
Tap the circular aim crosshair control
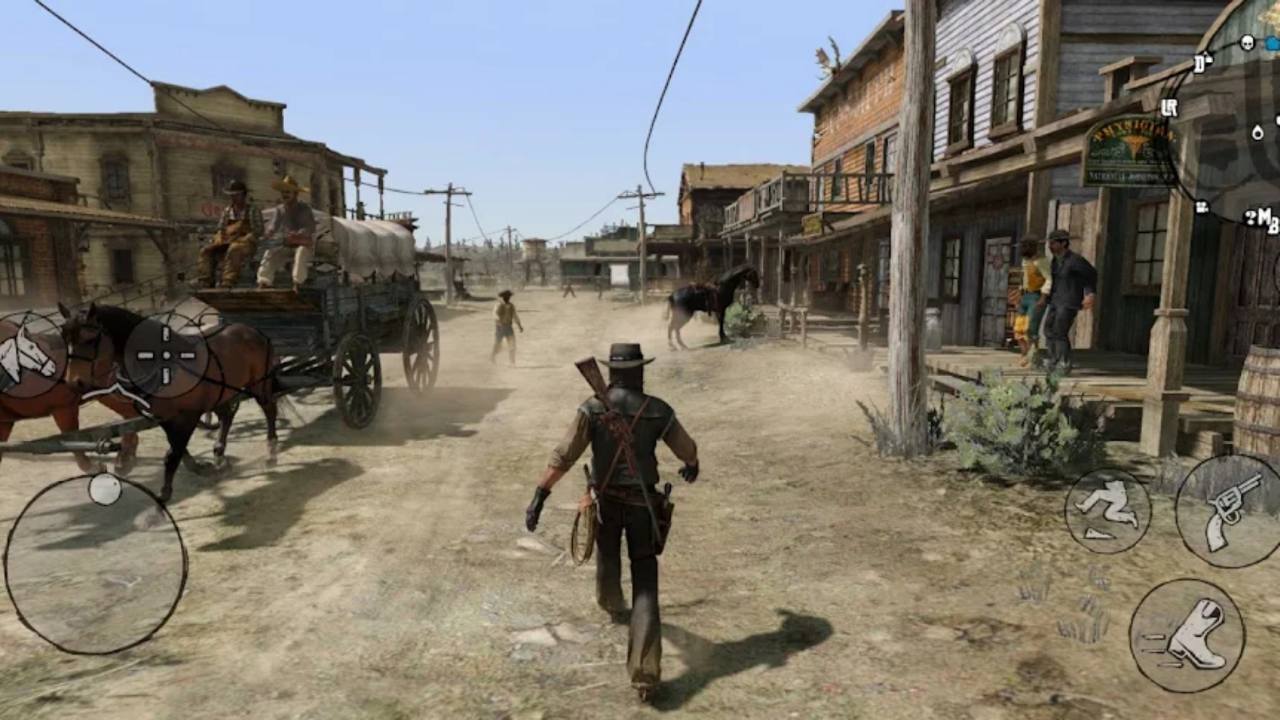coord(165,355)
